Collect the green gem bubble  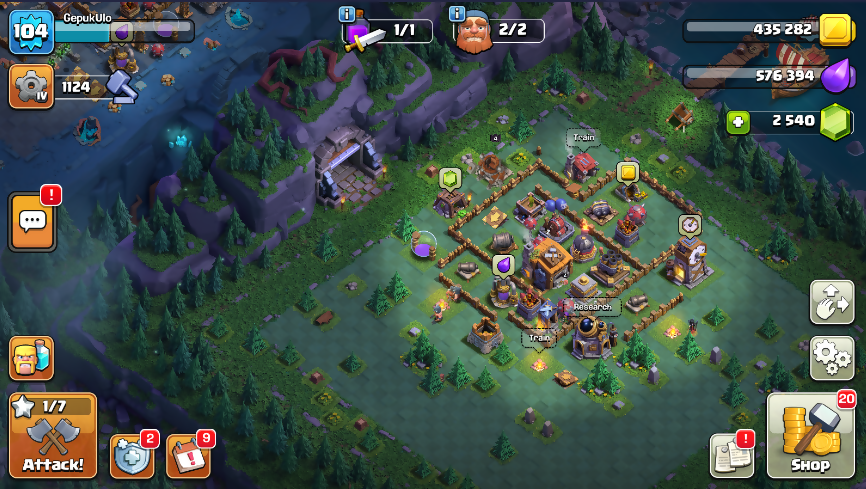click(449, 179)
